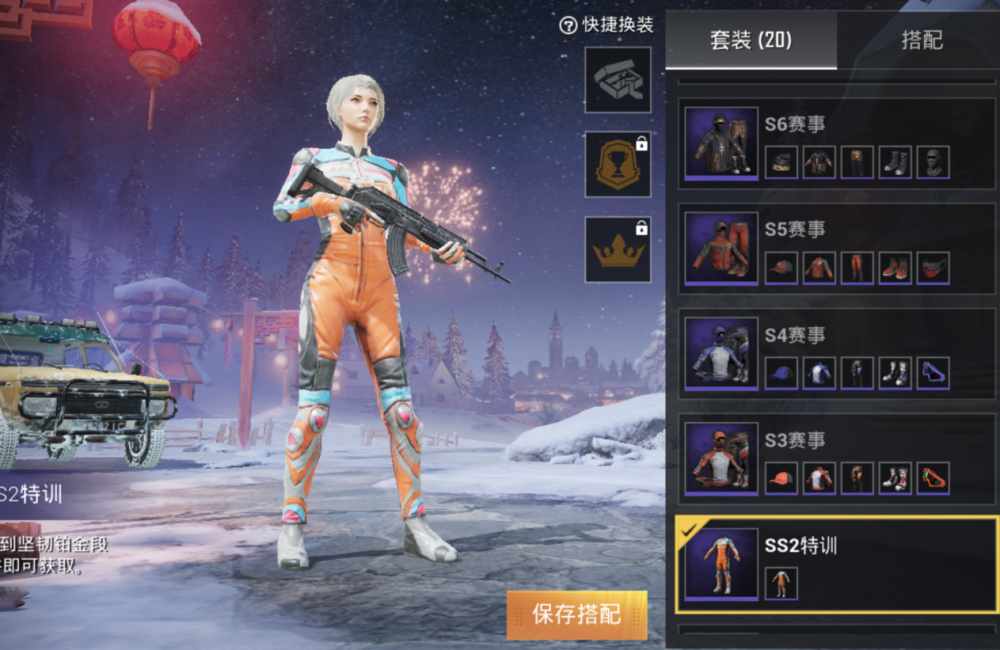Select the locked trophy quick-change slot
The height and width of the screenshot is (650, 1000).
pyautogui.click(x=618, y=165)
